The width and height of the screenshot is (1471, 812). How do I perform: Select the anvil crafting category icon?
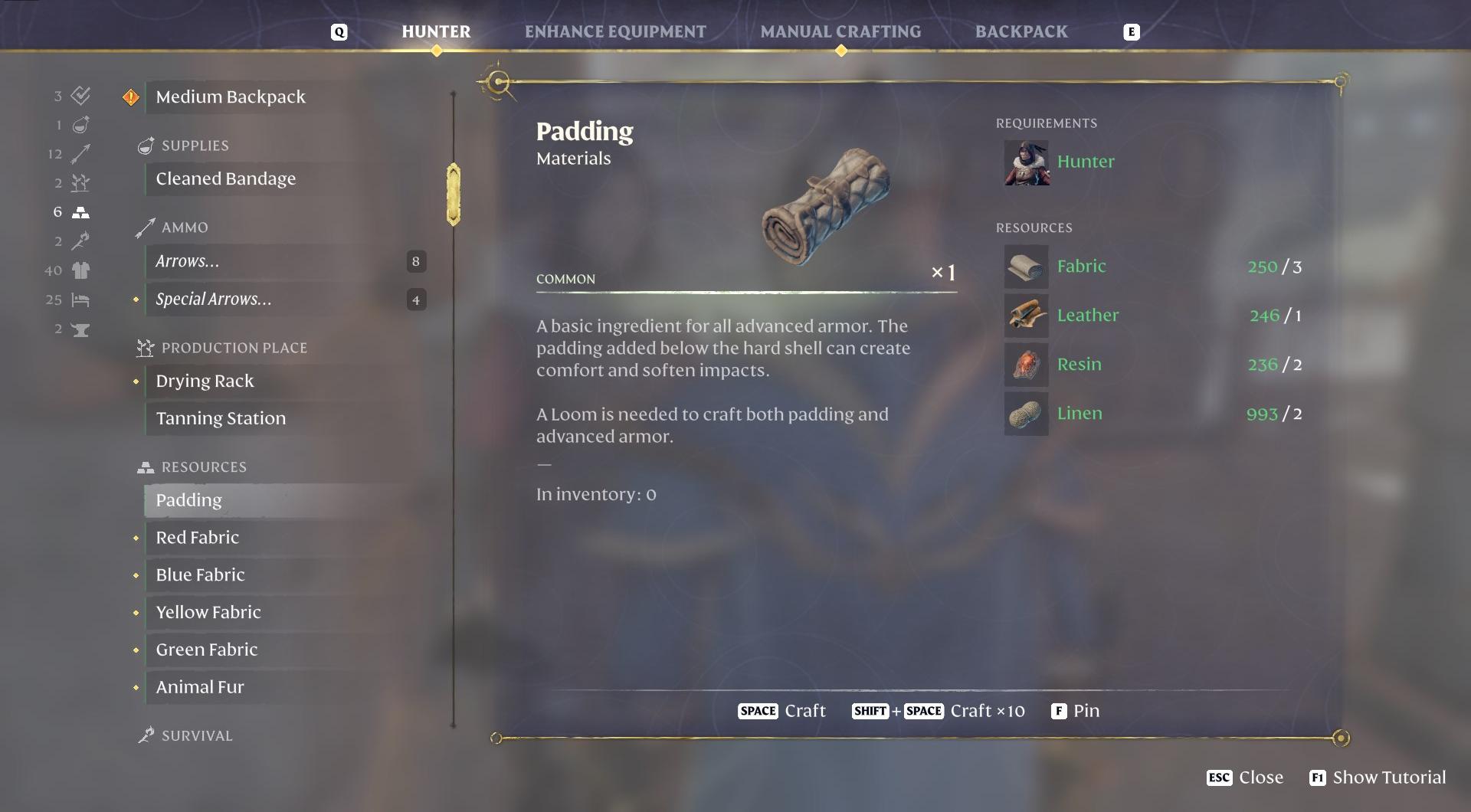click(x=80, y=329)
